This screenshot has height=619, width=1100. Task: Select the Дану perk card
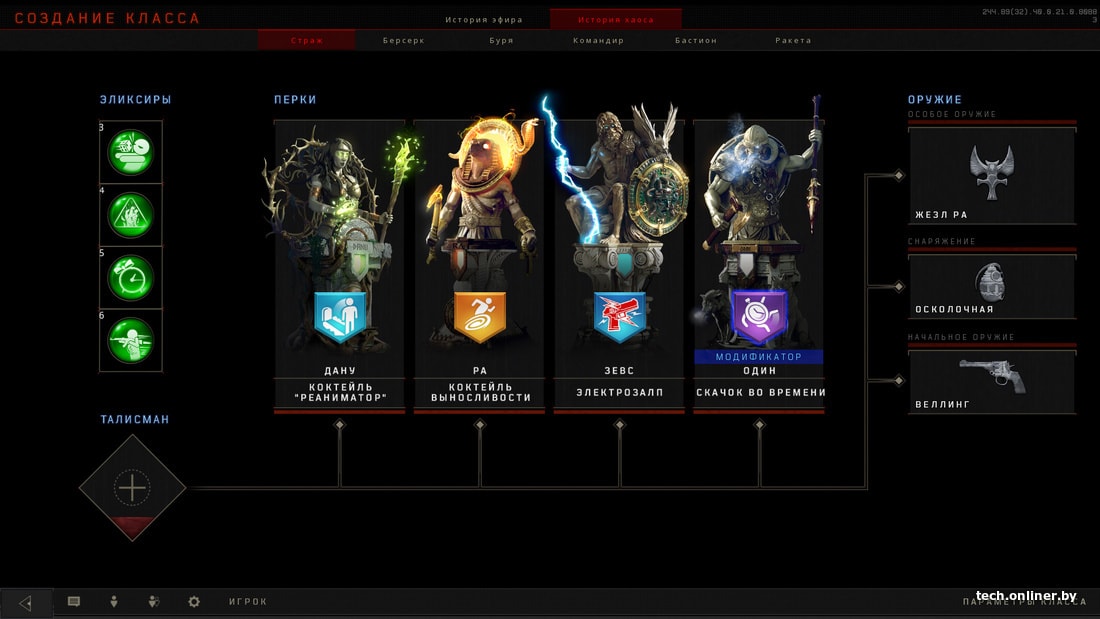[340, 265]
